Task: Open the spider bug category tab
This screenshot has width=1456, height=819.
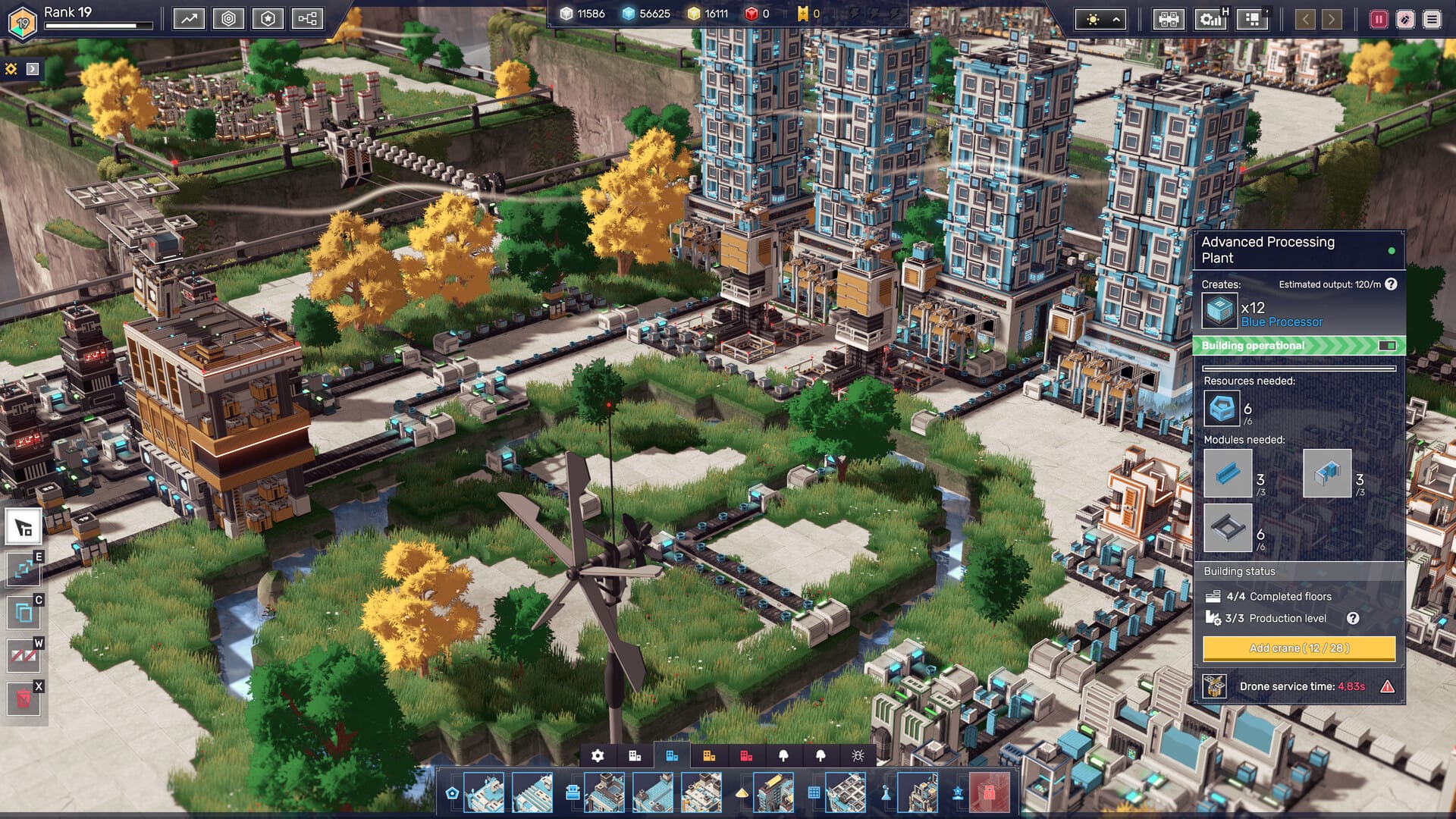Action: pos(858,756)
